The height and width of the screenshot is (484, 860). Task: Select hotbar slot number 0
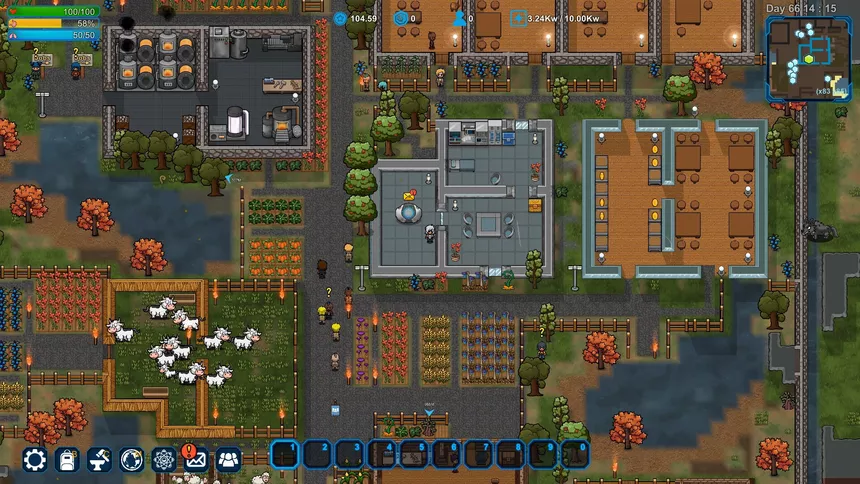pos(575,455)
